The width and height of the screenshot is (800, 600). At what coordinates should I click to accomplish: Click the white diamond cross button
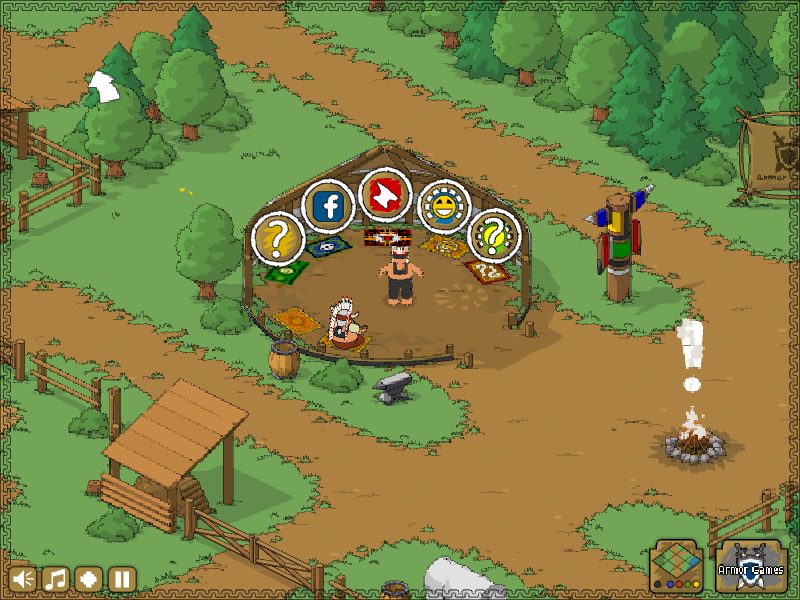[x=89, y=579]
